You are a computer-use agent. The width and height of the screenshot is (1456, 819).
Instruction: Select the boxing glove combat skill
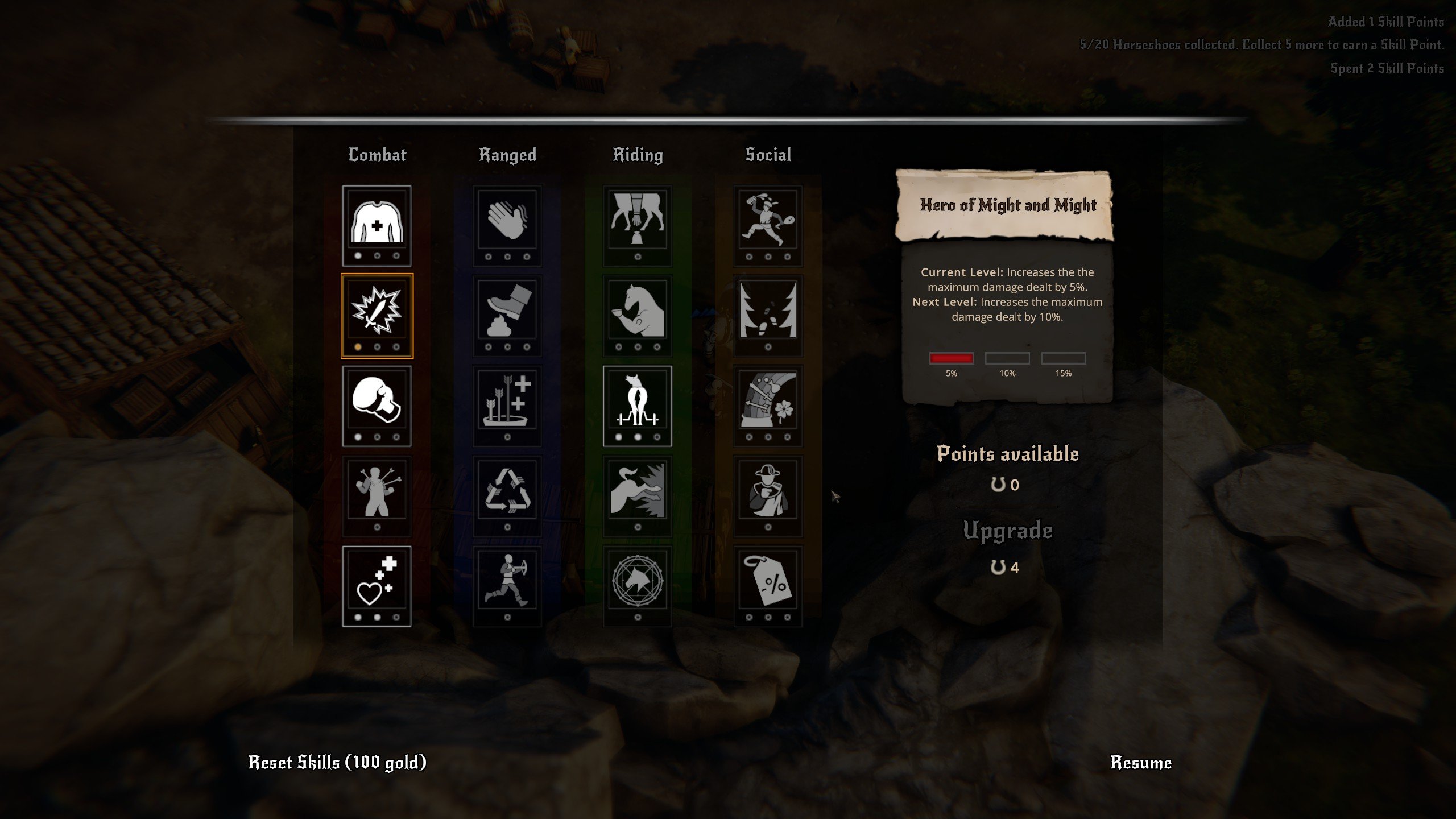(377, 401)
